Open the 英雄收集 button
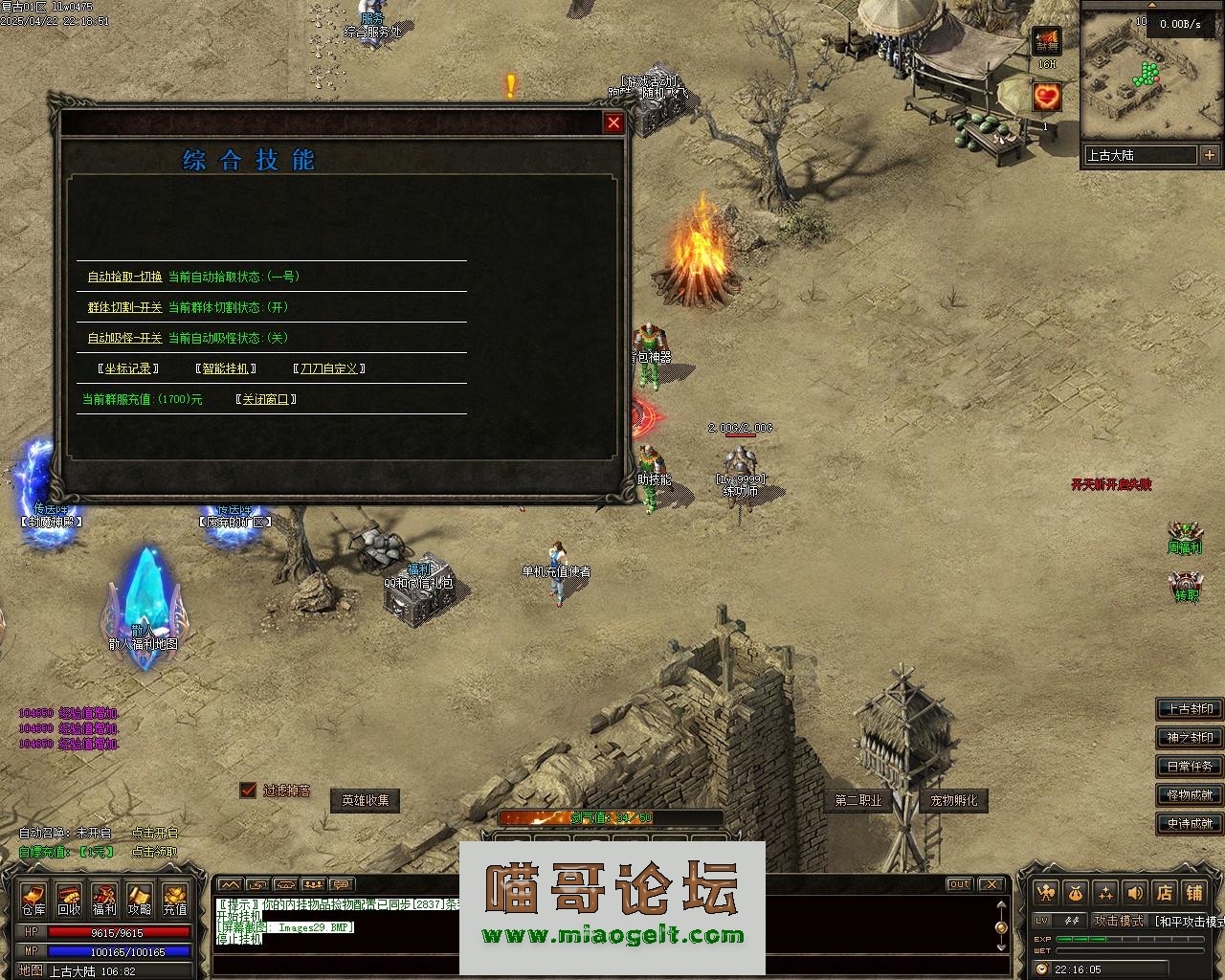Screen dimensions: 1225x980 366,800
